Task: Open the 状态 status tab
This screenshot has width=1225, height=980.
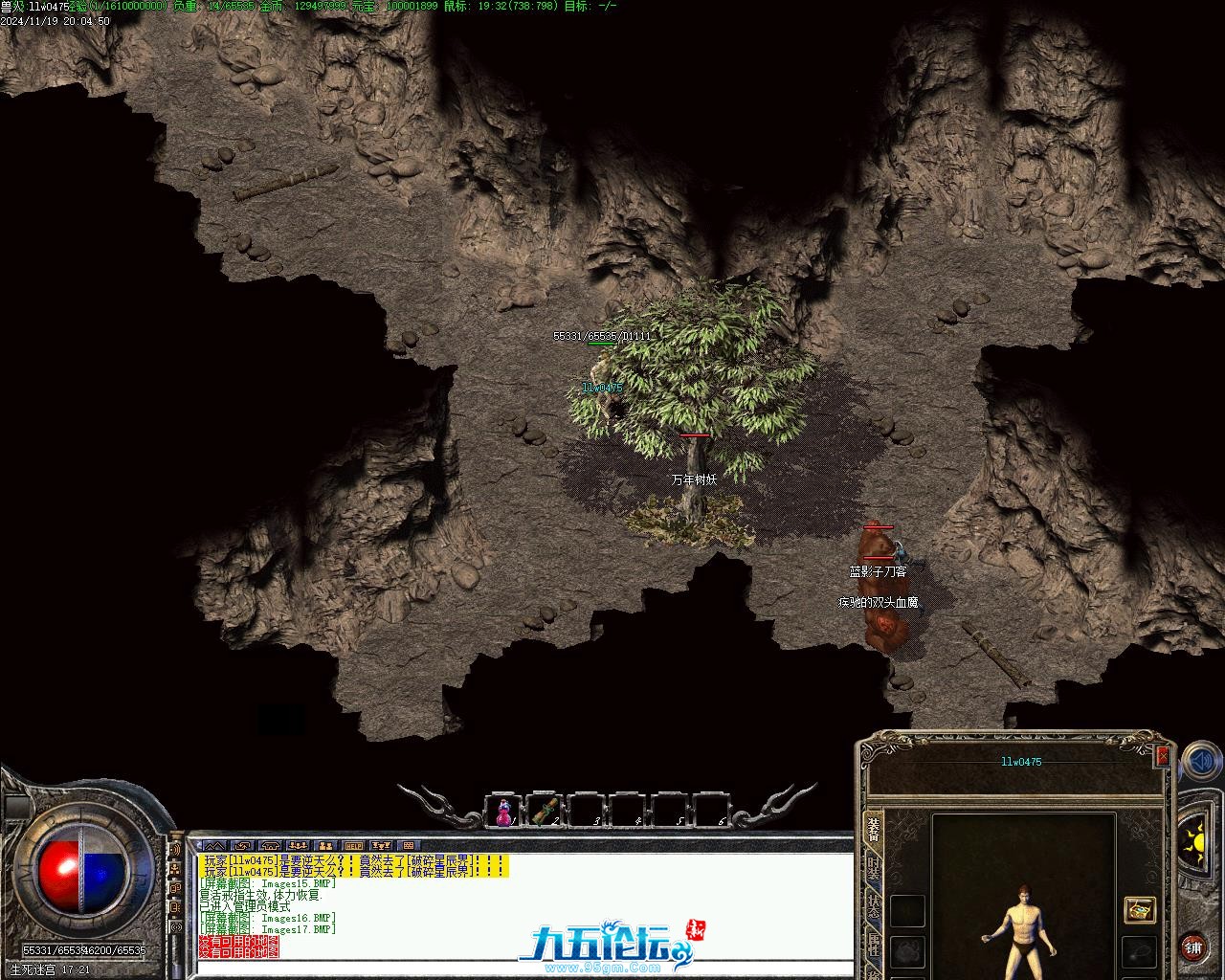Action: 874,909
